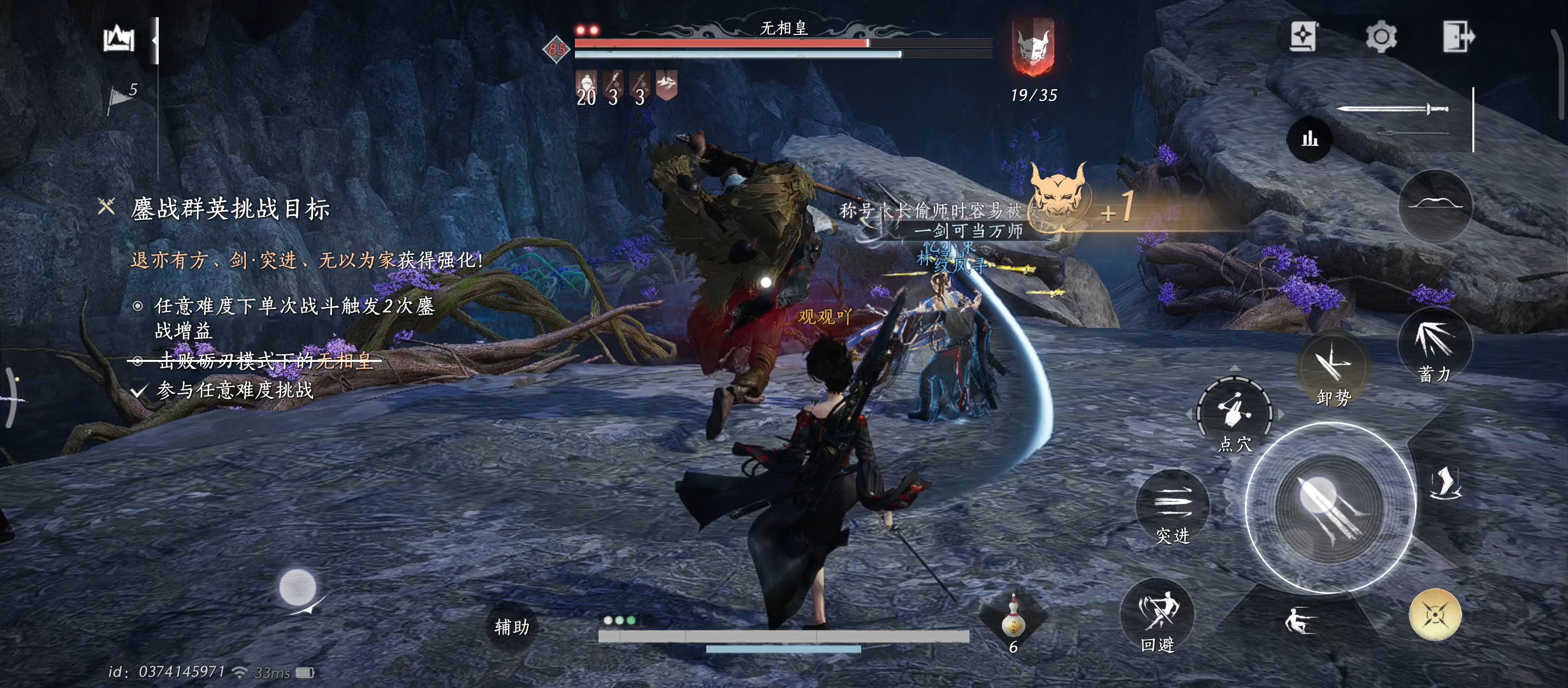Tap the exit door icon
The image size is (1568, 688).
click(x=1458, y=36)
